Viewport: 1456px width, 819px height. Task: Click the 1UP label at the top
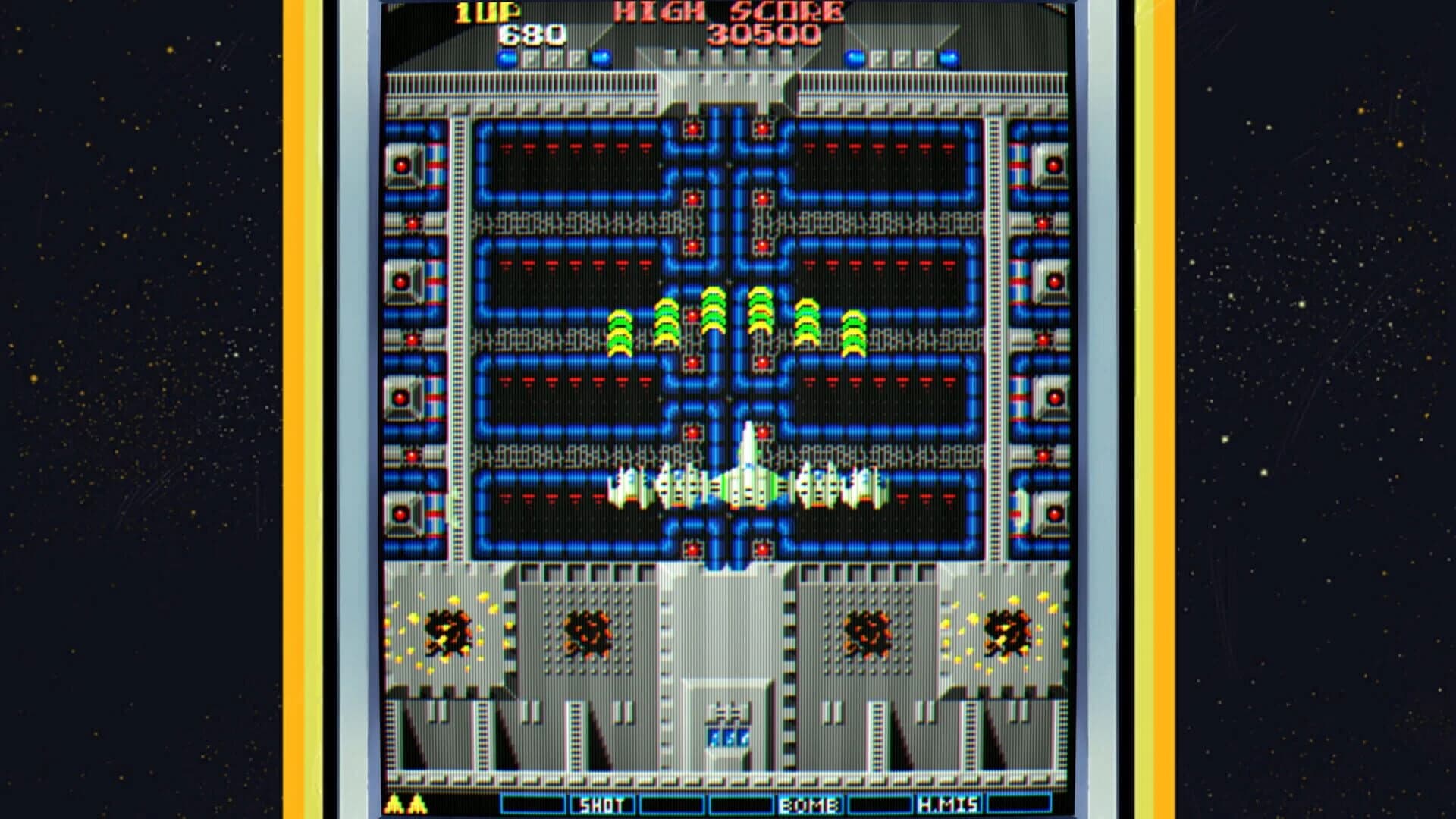click(x=488, y=12)
